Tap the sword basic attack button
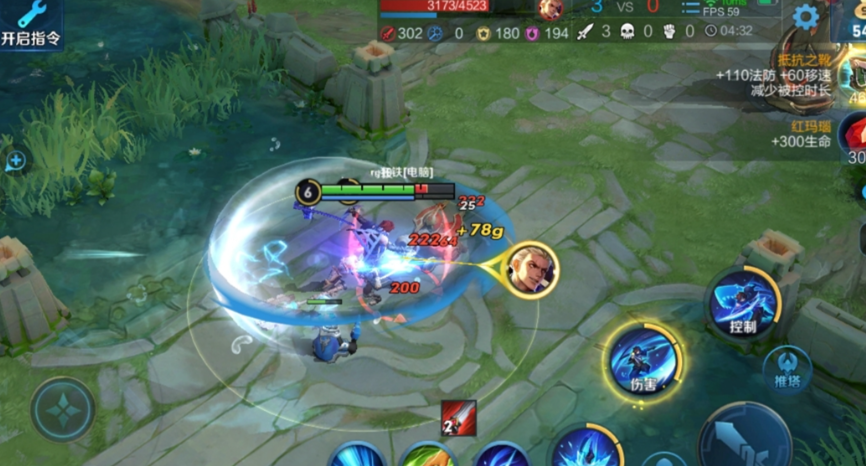866x466 pixels. pos(742,440)
